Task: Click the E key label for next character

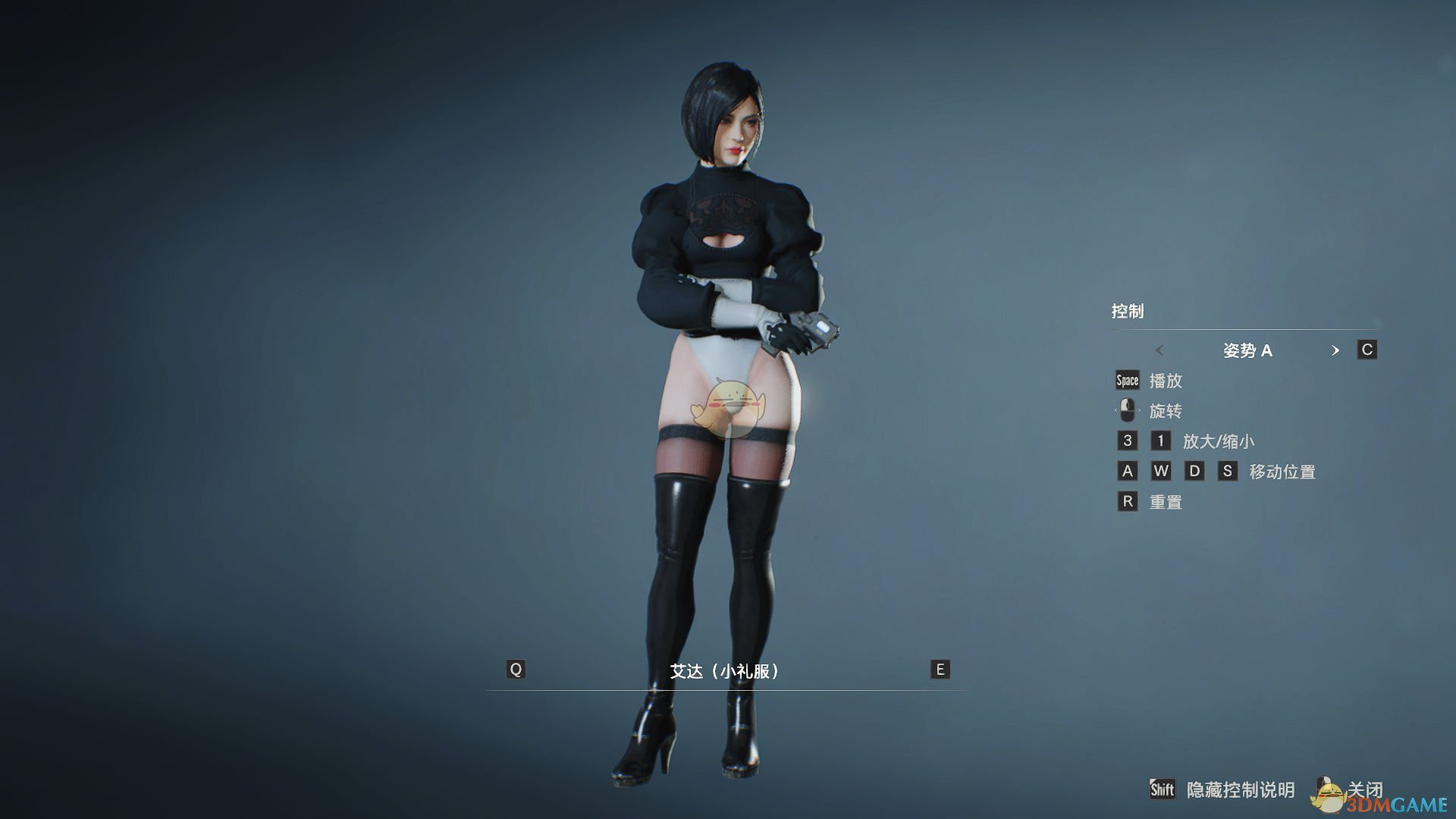Action: click(x=940, y=670)
